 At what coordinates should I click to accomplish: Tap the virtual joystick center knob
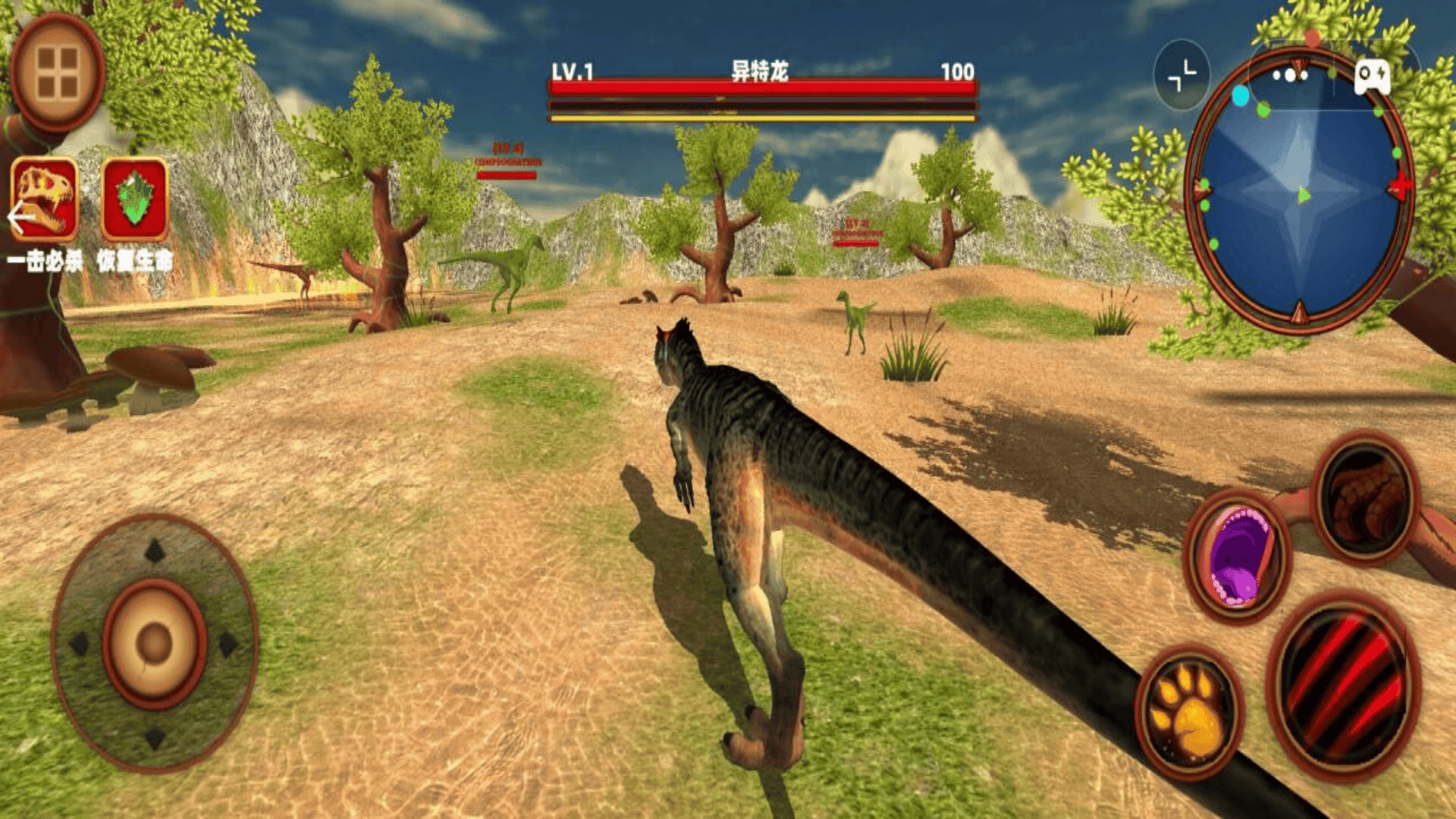tap(155, 644)
